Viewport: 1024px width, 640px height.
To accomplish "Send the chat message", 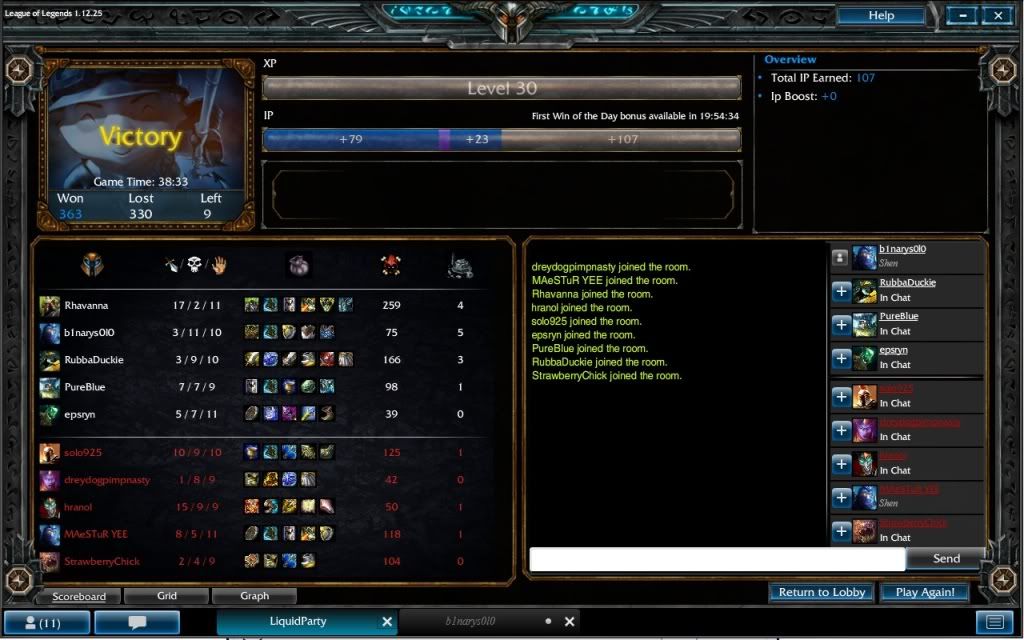I will click(x=945, y=559).
